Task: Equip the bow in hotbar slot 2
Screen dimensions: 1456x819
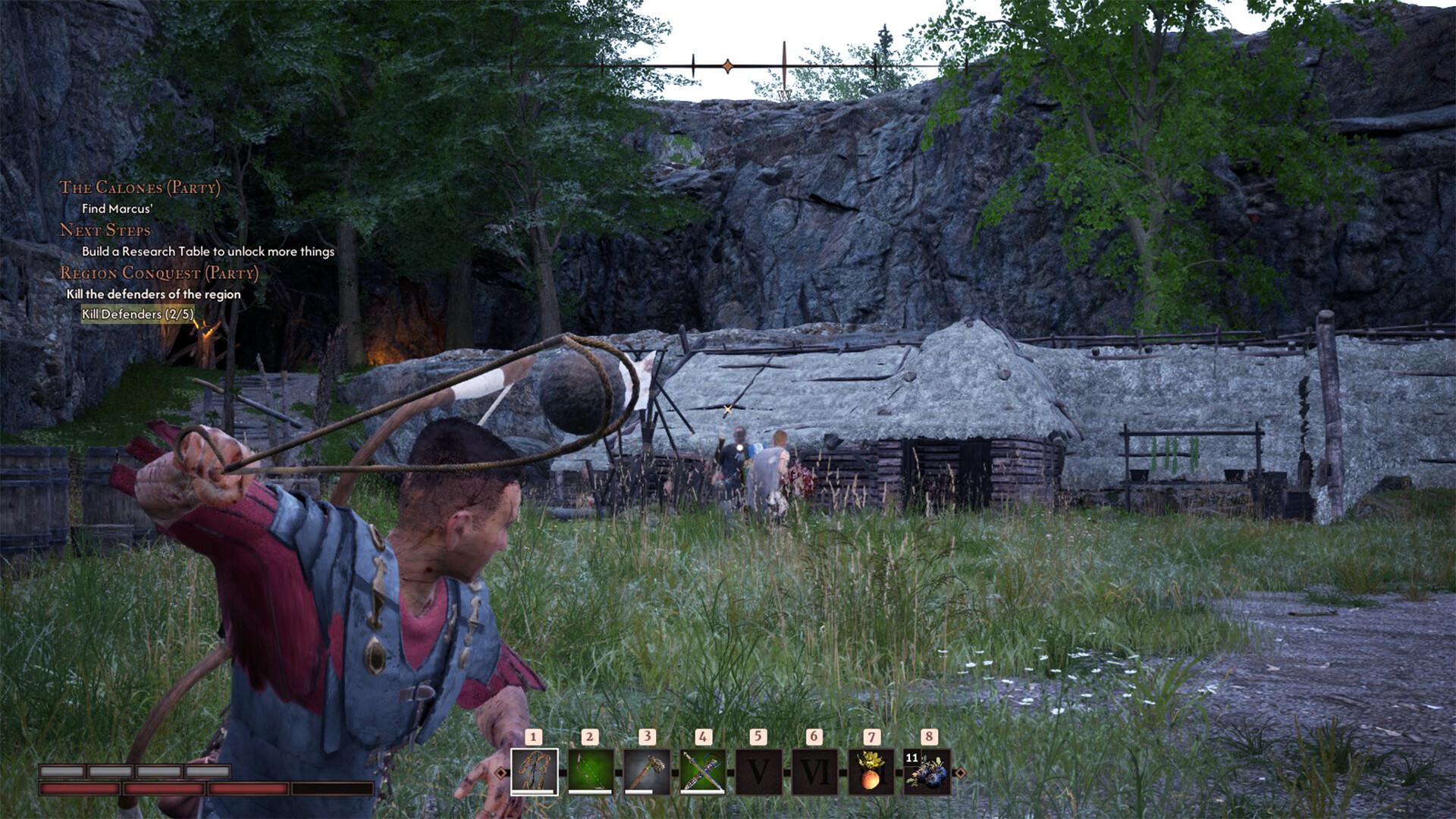Action: (x=591, y=772)
